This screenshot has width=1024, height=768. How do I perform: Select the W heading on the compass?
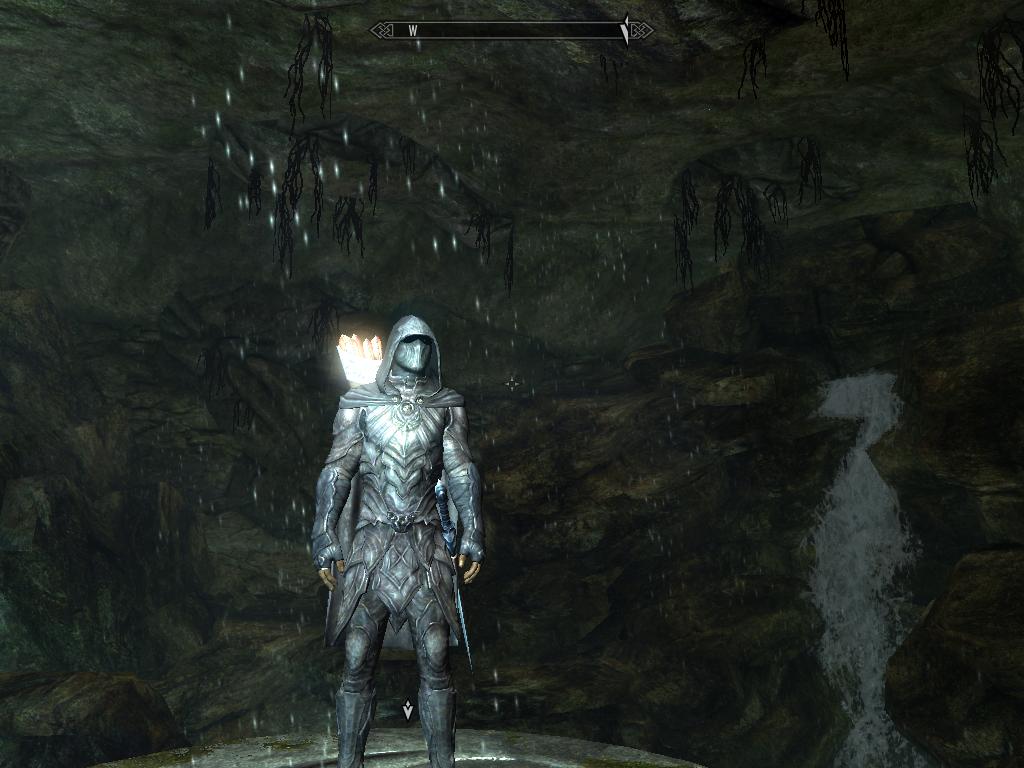pyautogui.click(x=412, y=30)
